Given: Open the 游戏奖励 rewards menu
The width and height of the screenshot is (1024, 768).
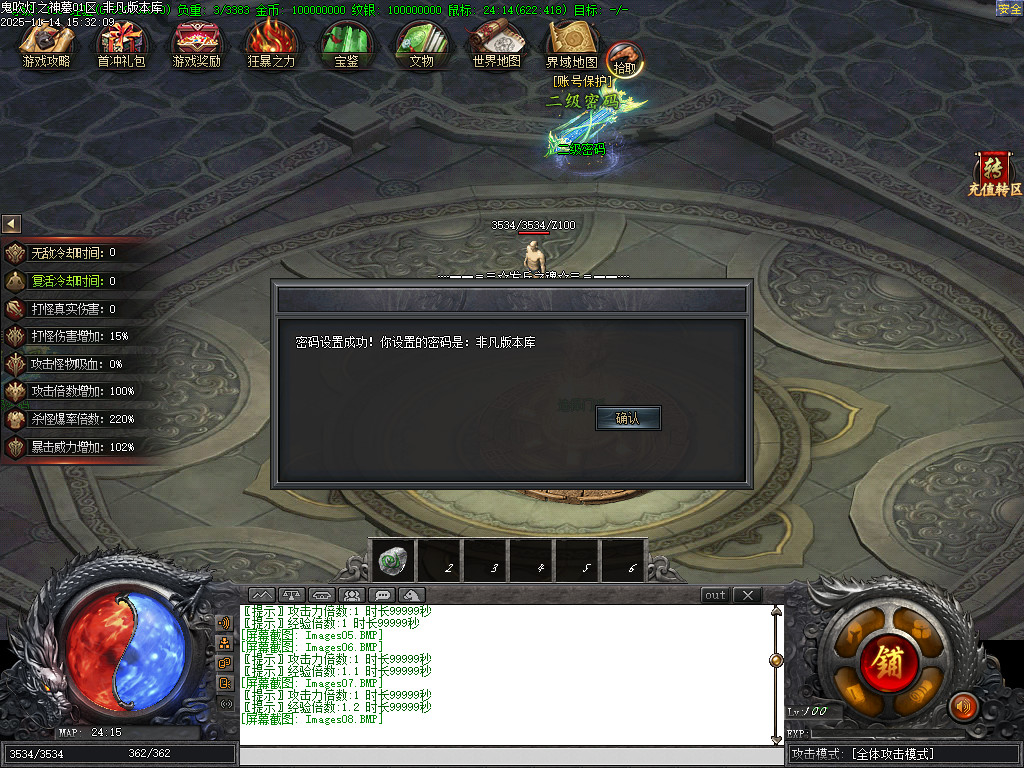Looking at the screenshot, I should coord(196,45).
